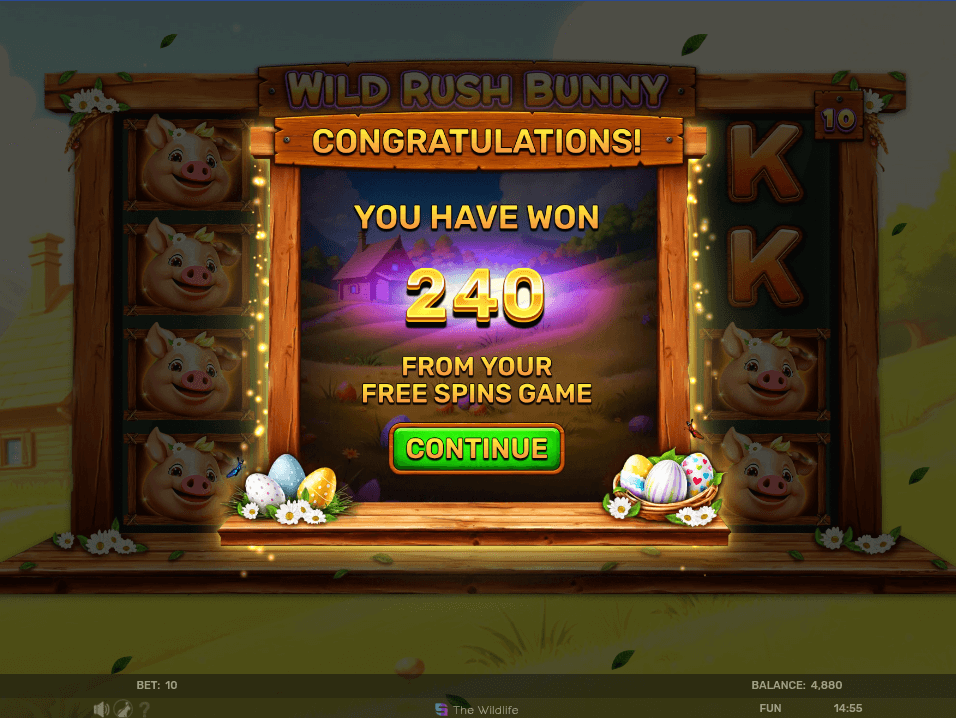Click the green Continue button
The image size is (956, 718).
coord(477,448)
